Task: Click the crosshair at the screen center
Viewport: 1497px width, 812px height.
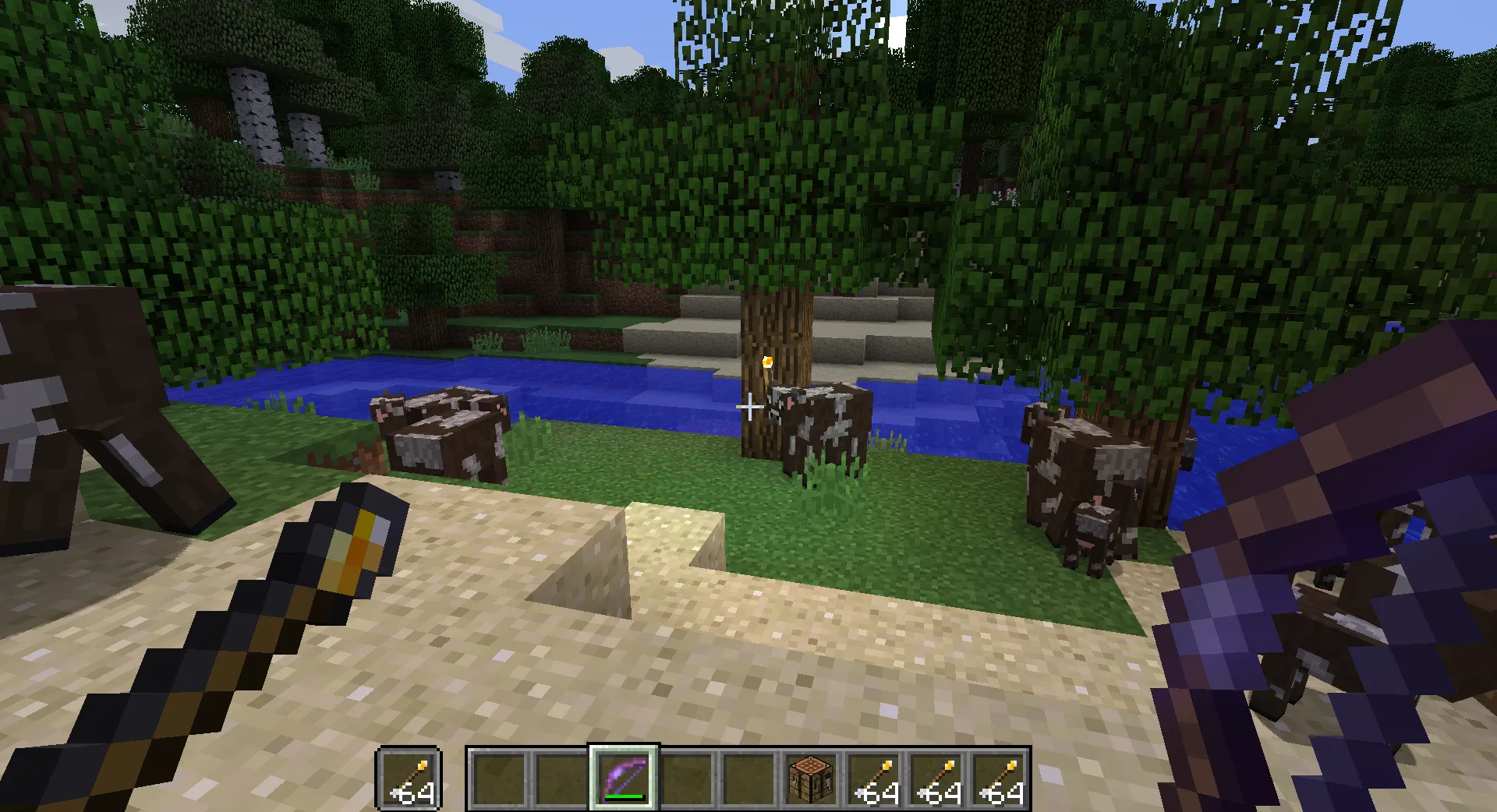Action: 748,406
